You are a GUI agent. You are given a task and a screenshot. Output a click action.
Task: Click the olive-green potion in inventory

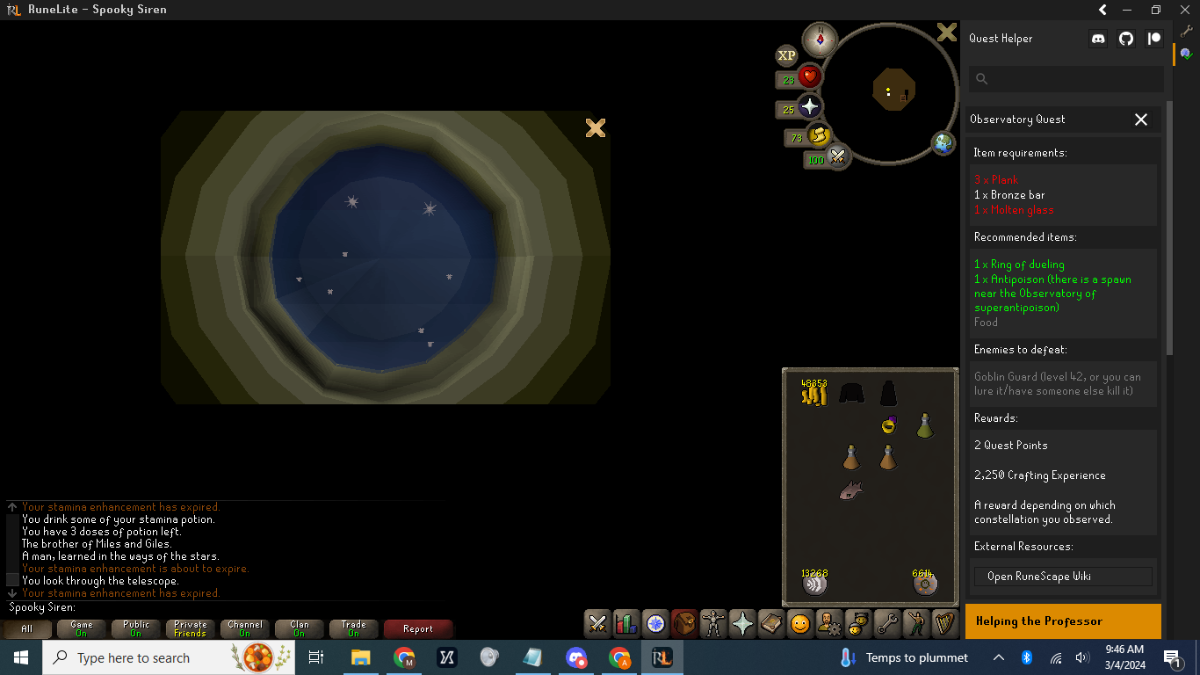coord(925,425)
